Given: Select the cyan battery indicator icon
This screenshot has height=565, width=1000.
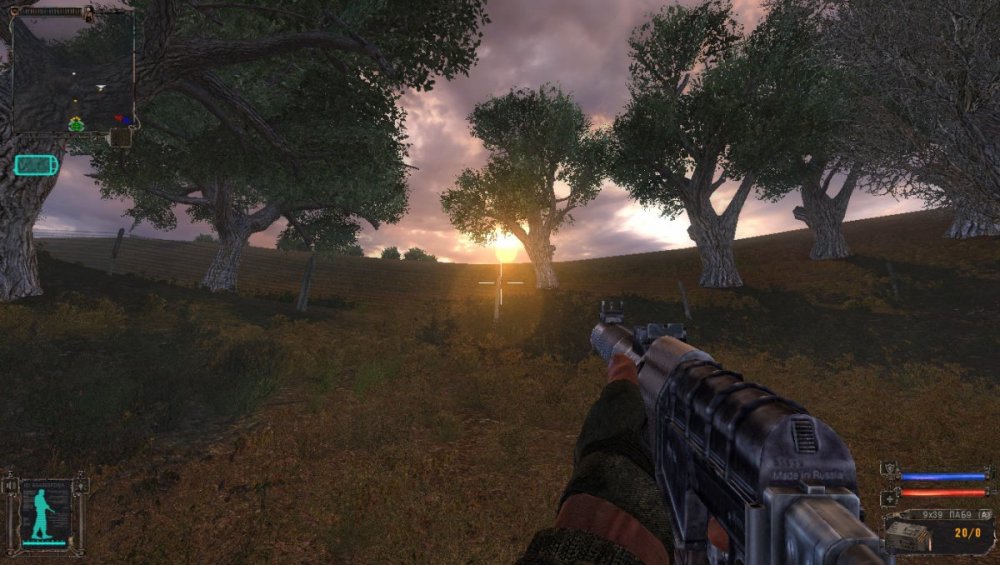Looking at the screenshot, I should pyautogui.click(x=36, y=165).
